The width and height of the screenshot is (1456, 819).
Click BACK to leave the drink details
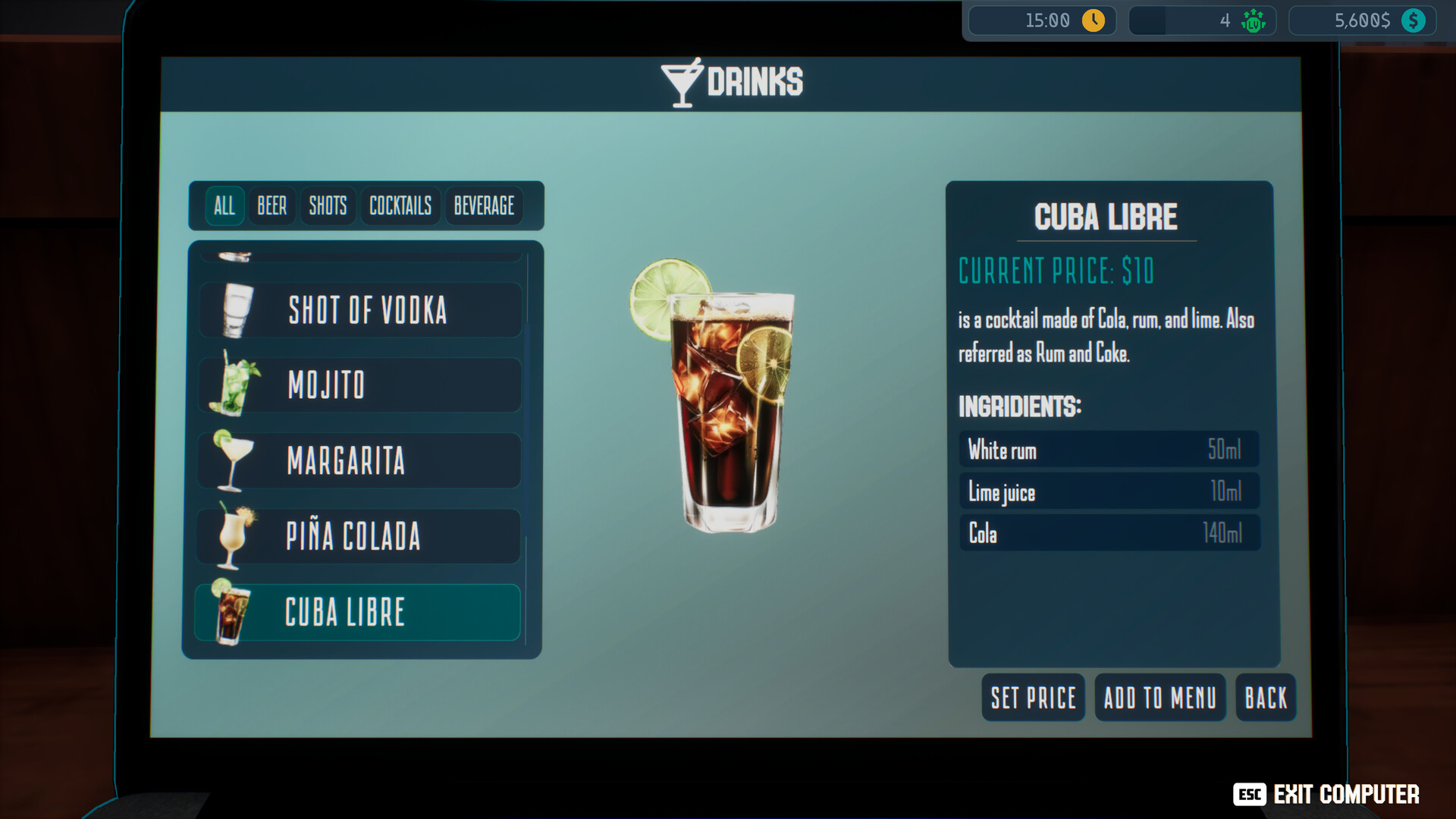1265,697
